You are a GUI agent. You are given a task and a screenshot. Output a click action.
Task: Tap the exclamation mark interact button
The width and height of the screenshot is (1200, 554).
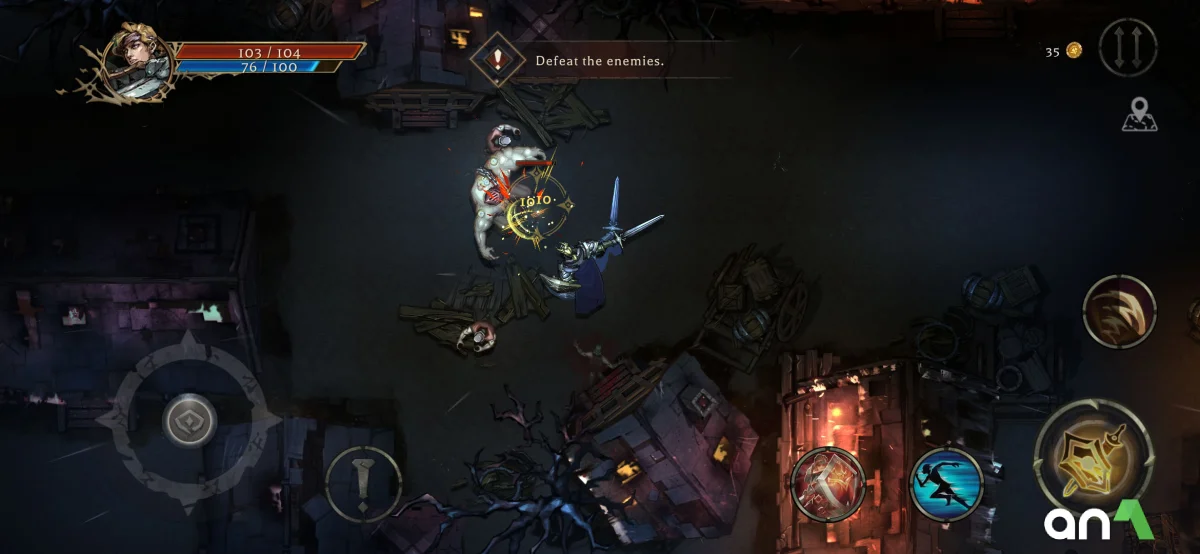point(363,484)
